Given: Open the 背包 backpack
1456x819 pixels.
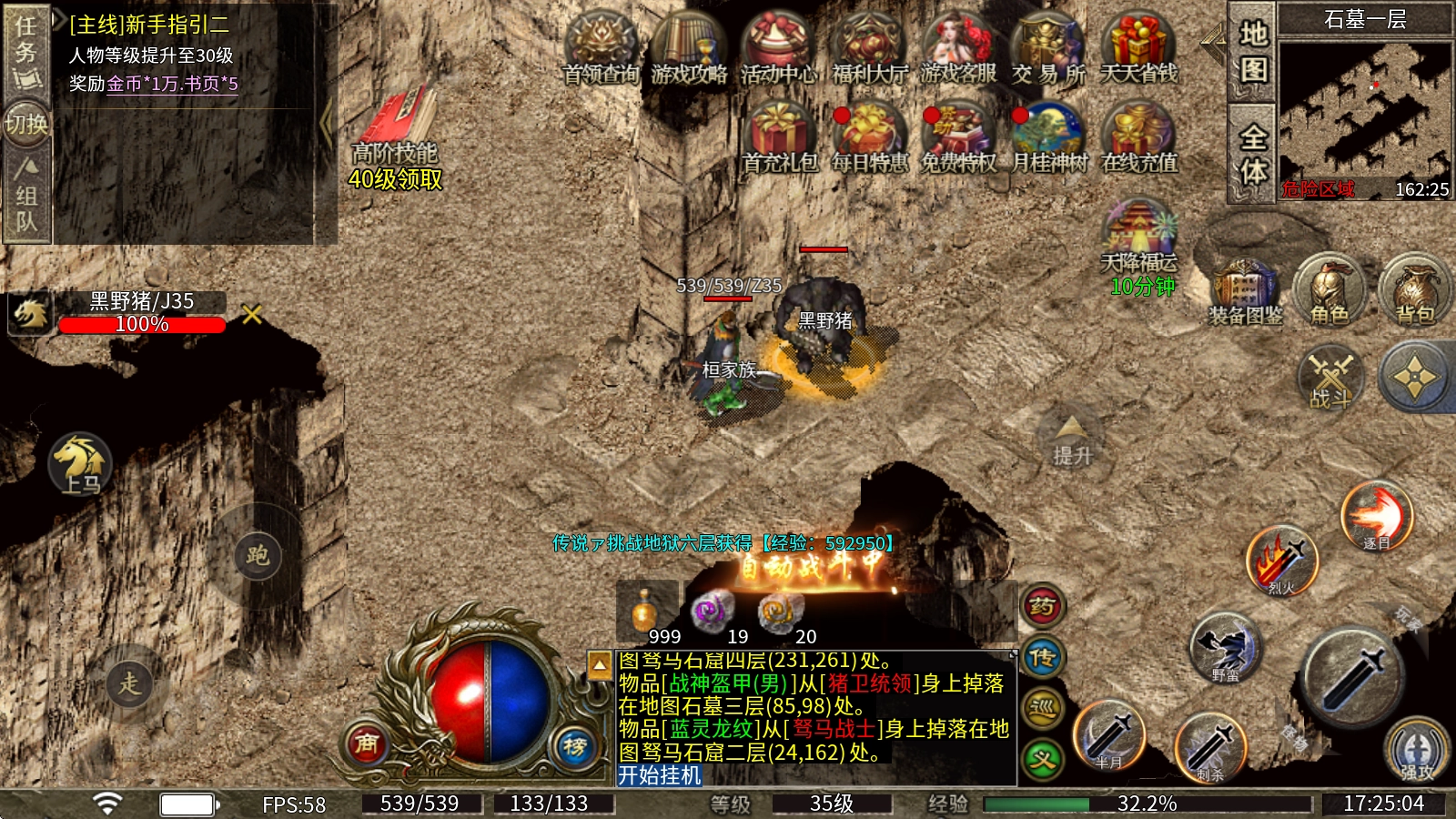Looking at the screenshot, I should pos(1414,291).
